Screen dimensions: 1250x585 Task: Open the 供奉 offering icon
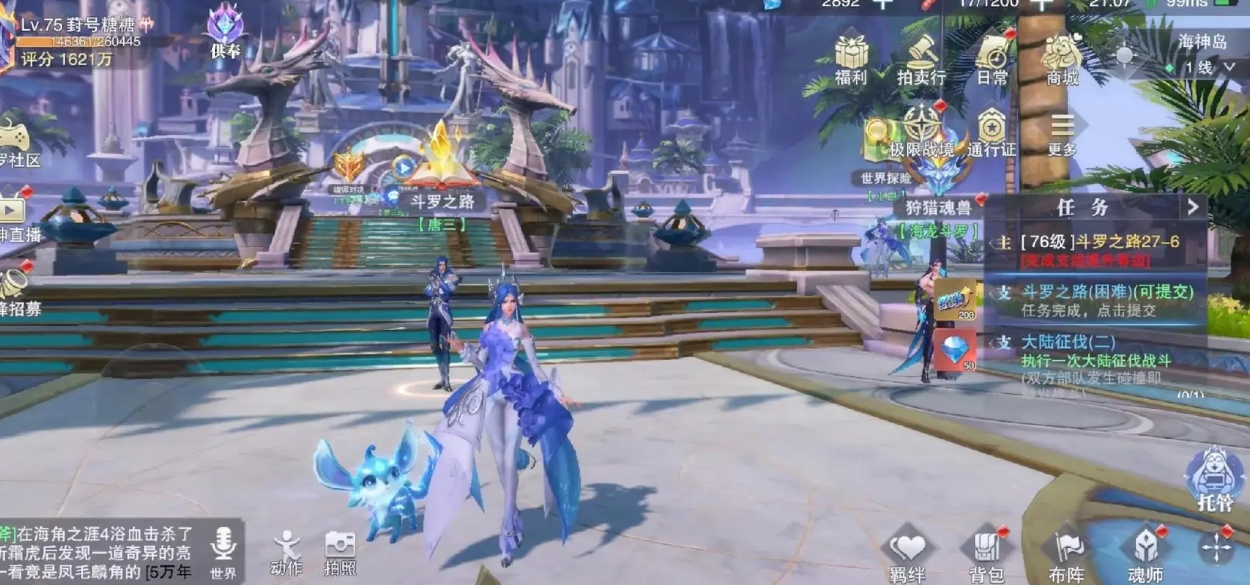pos(225,30)
